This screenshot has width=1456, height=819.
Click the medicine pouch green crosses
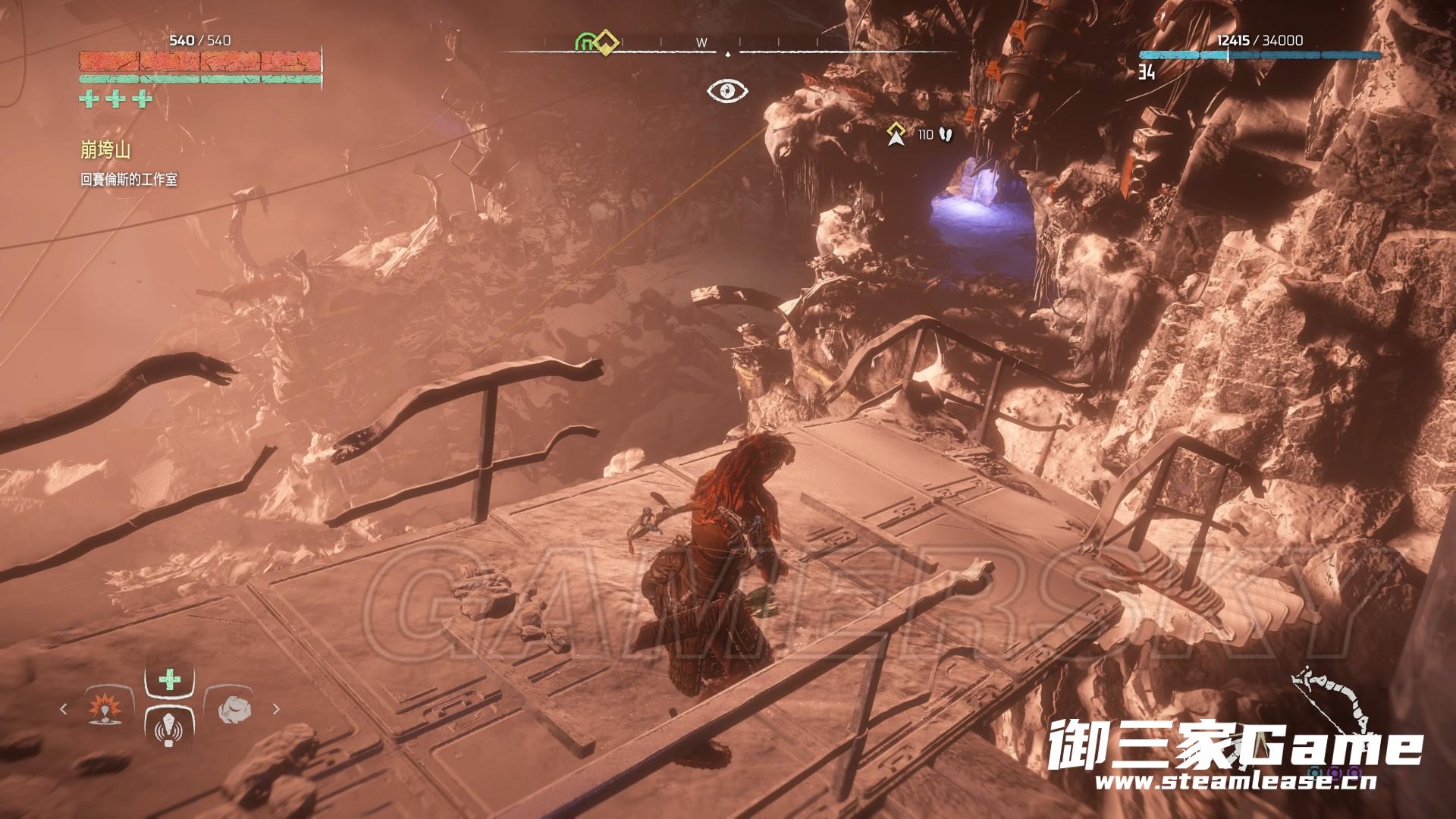pyautogui.click(x=115, y=99)
